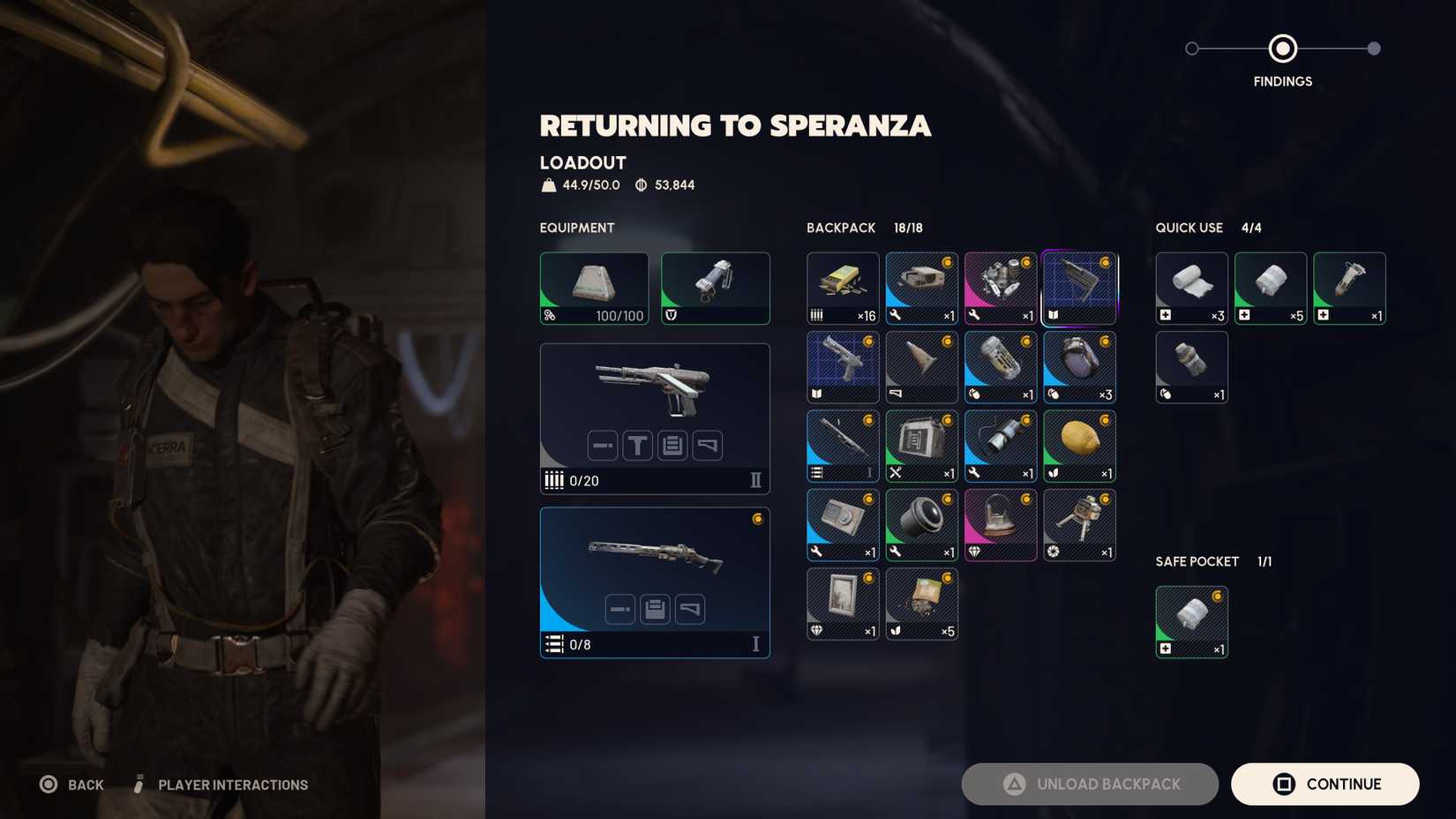Pick the lemon in the backpack

[1079, 446]
